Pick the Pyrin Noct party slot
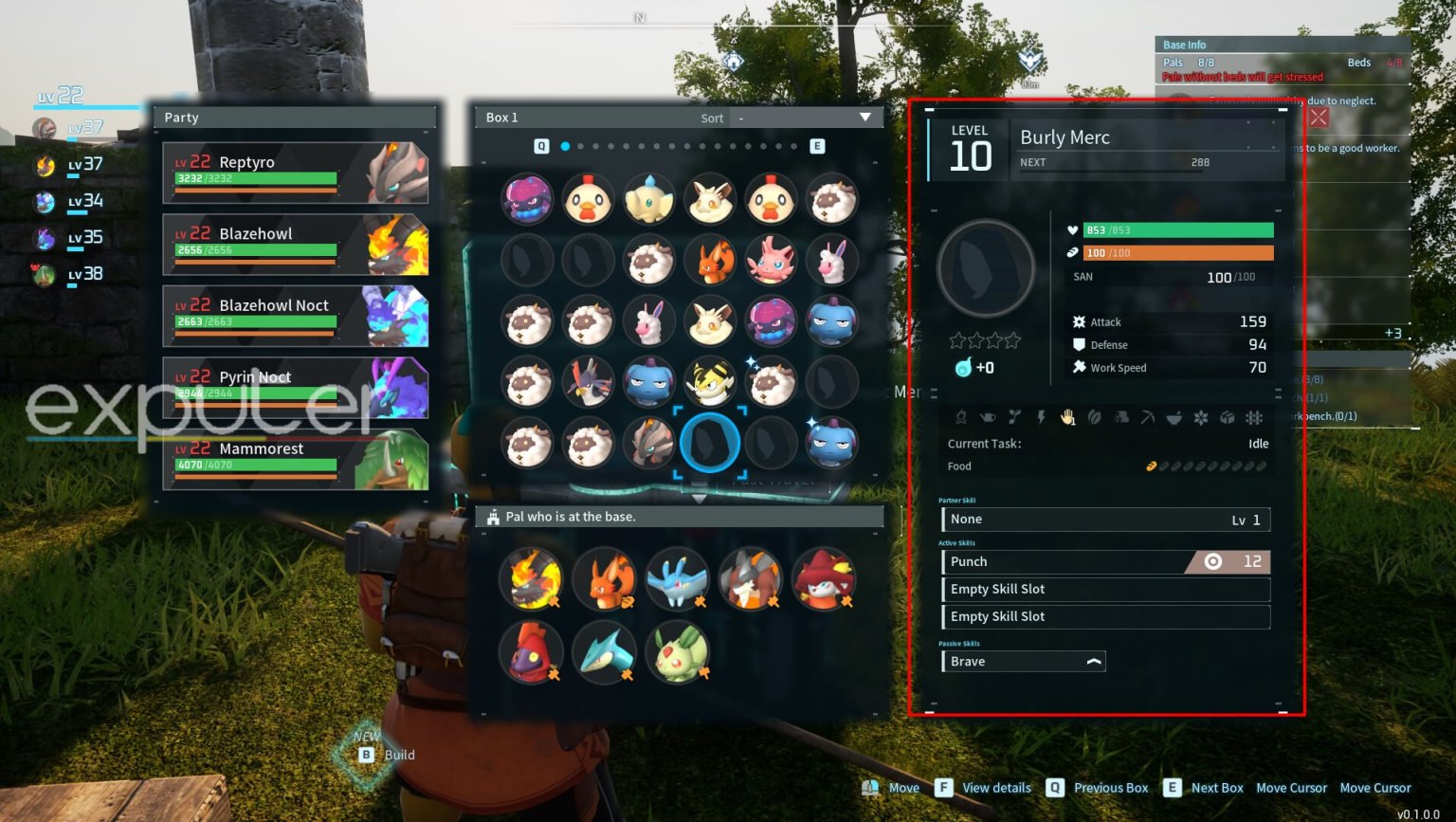The height and width of the screenshot is (822, 1456). coord(295,387)
